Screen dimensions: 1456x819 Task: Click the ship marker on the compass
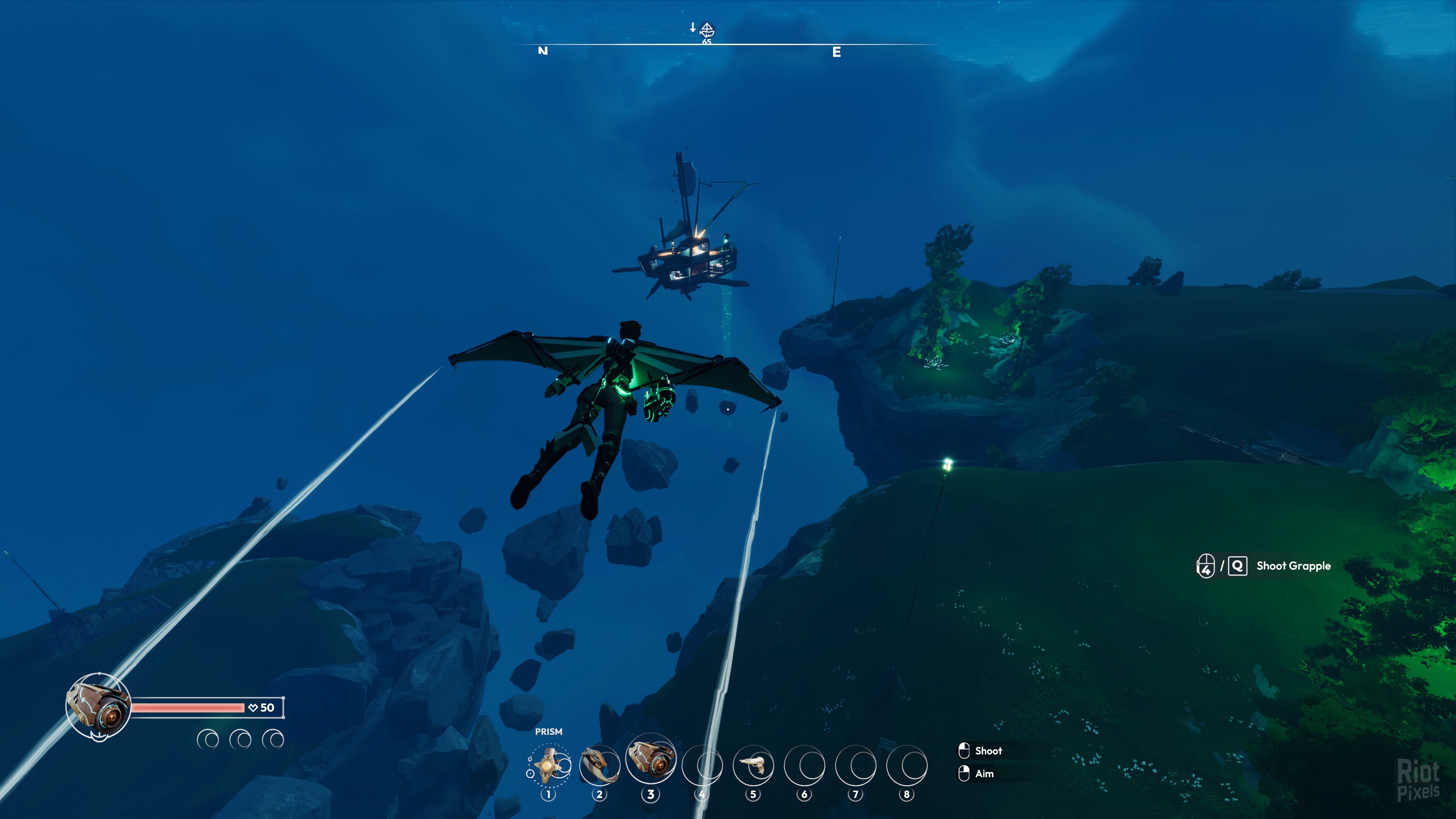707,30
